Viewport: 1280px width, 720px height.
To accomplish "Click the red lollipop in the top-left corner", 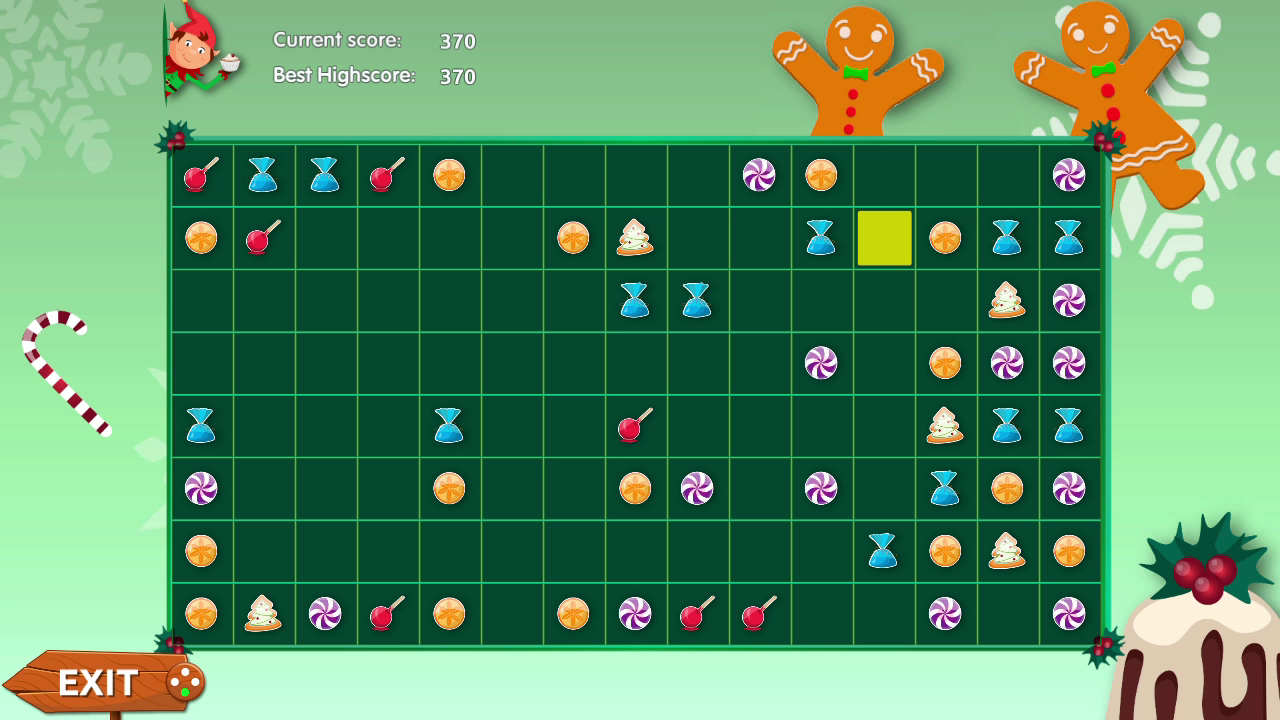I will coord(200,175).
